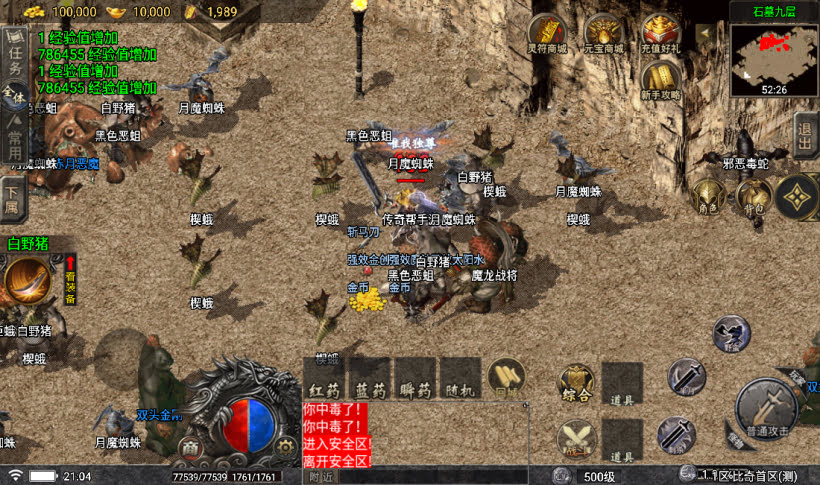Viewport: 820px width, 485px height.
Task: Open the 新手攻略 beginner guide
Action: tap(660, 80)
